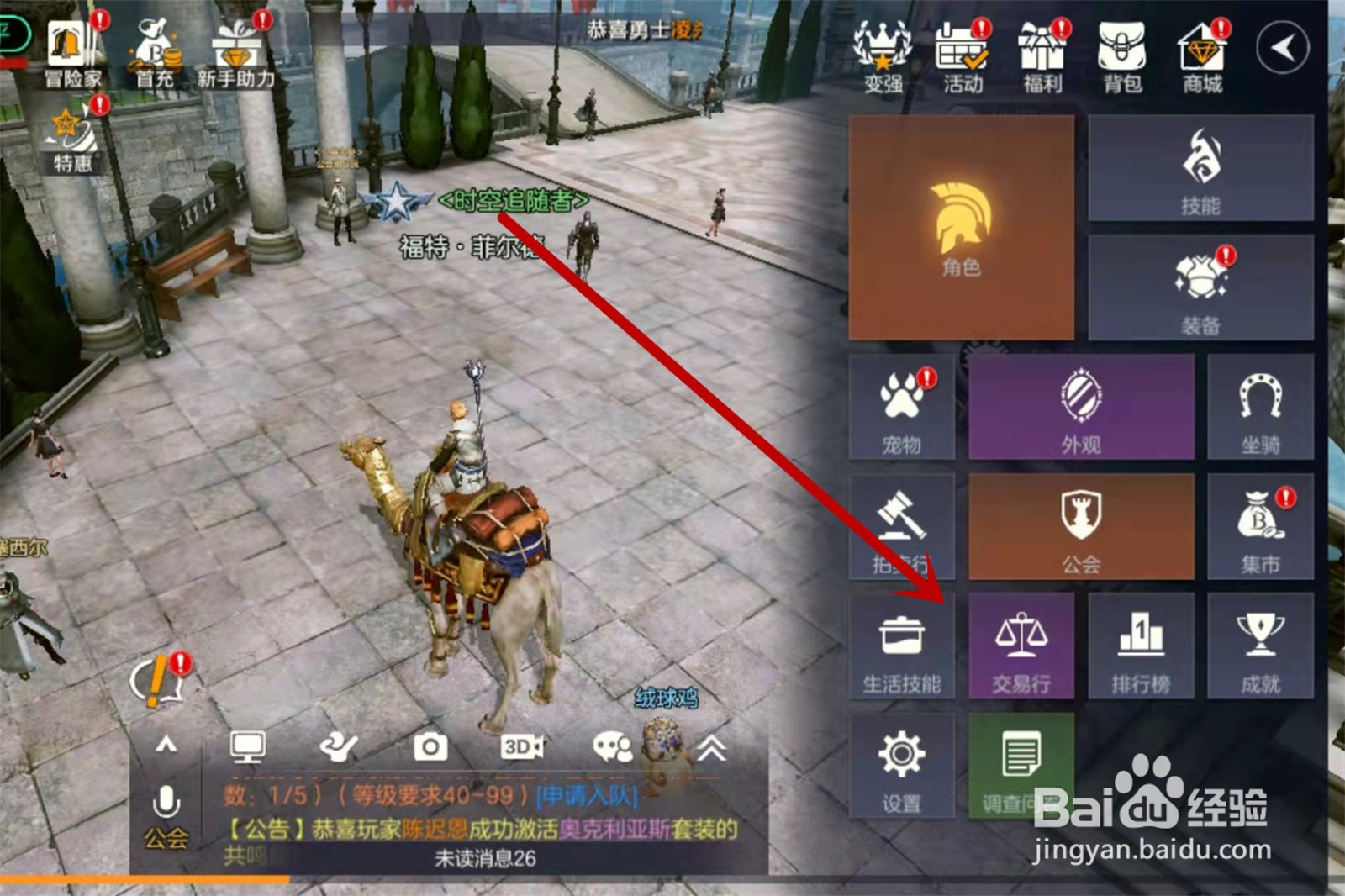Open the 装备 equipment panel
1345x896 pixels.
coord(1200,286)
